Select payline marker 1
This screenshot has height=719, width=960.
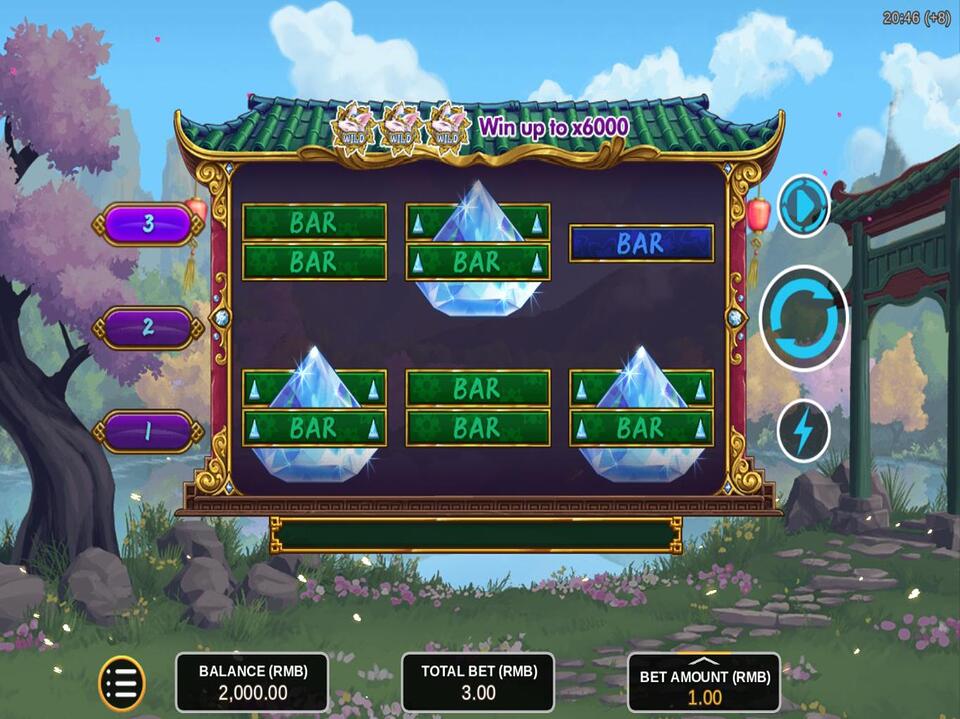(x=148, y=431)
